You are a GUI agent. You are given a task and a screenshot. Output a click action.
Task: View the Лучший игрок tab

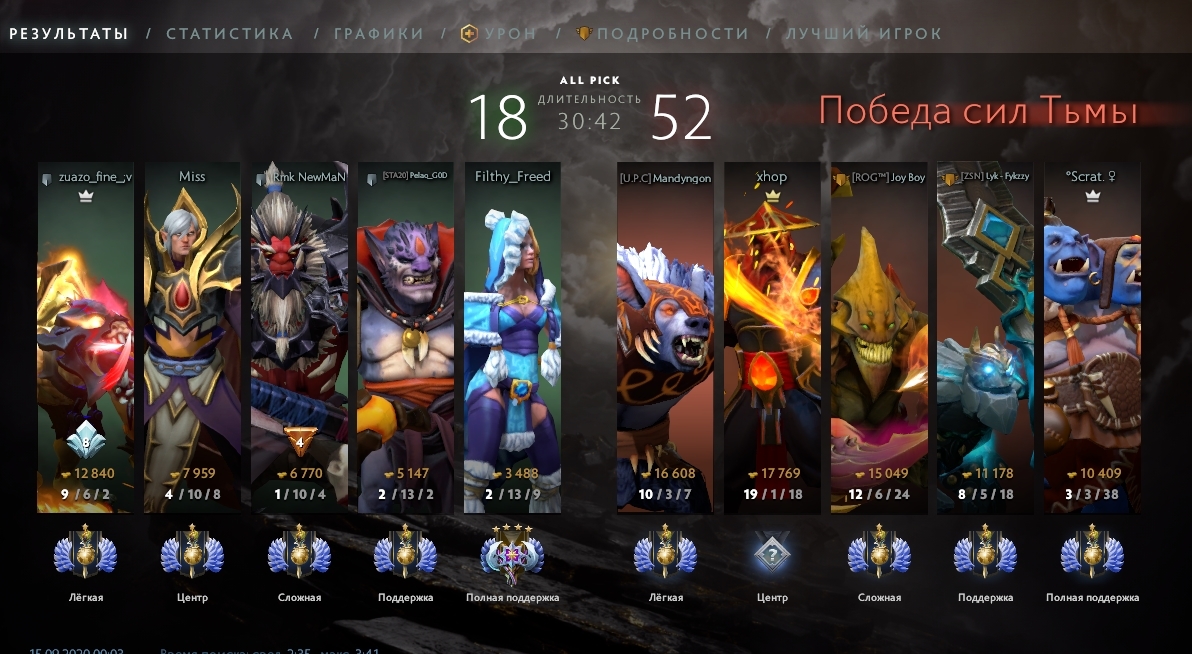tap(863, 34)
